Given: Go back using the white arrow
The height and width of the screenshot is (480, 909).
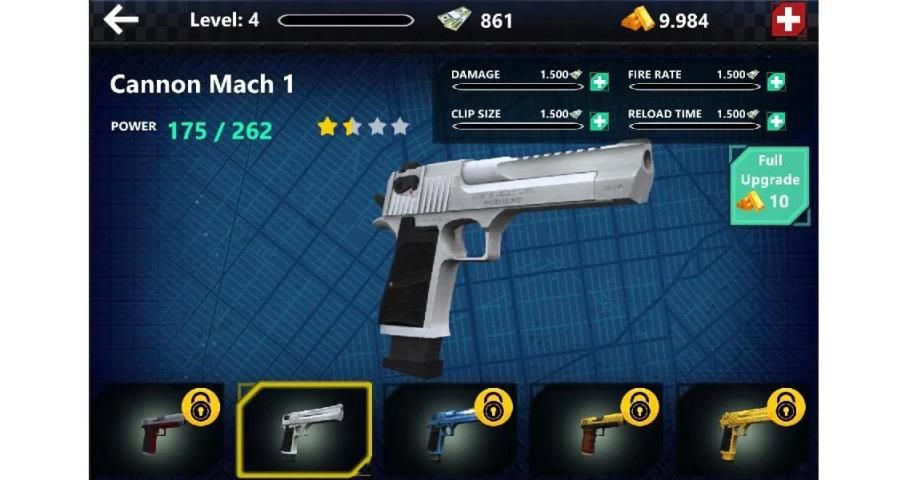Looking at the screenshot, I should coord(121,19).
